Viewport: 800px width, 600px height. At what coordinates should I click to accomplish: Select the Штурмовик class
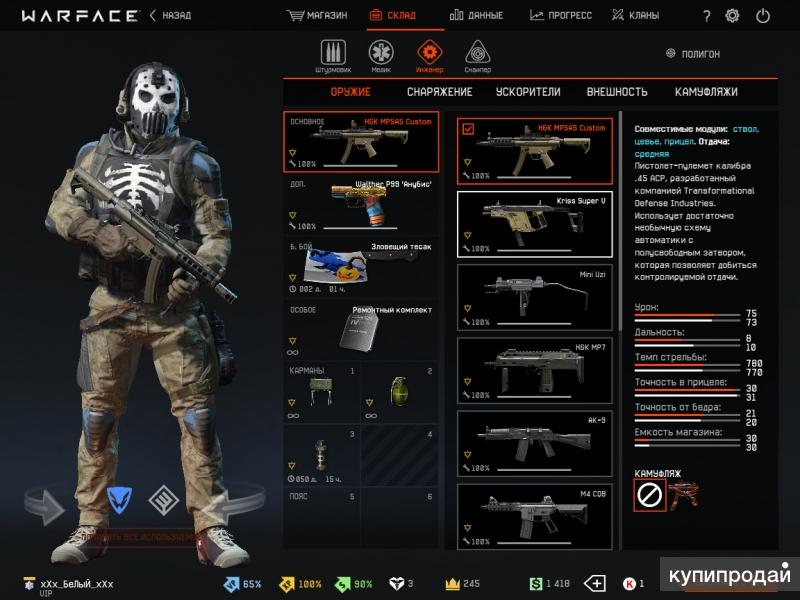click(333, 56)
